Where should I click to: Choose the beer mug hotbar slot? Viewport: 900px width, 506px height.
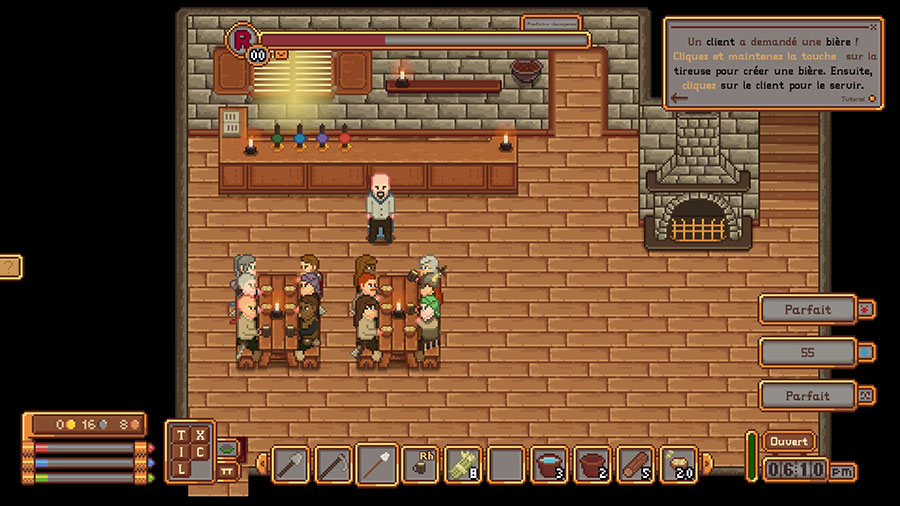pos(420,465)
